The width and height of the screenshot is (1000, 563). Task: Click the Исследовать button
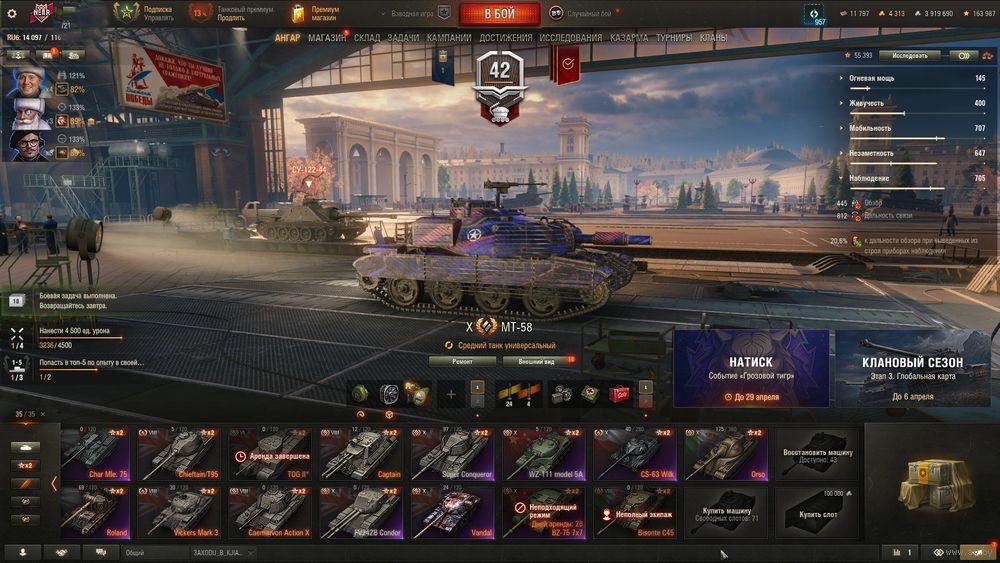910,56
